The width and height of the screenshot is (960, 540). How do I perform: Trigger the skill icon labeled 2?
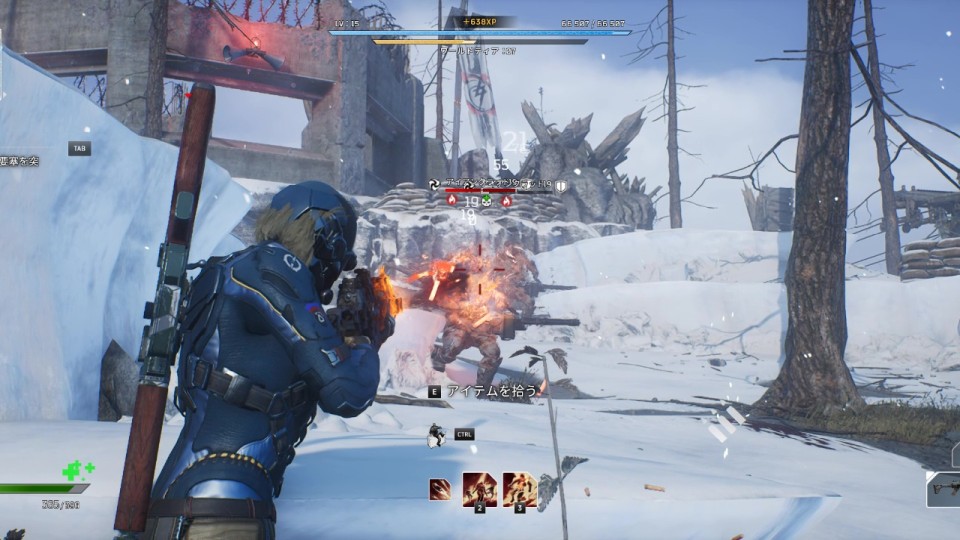479,489
